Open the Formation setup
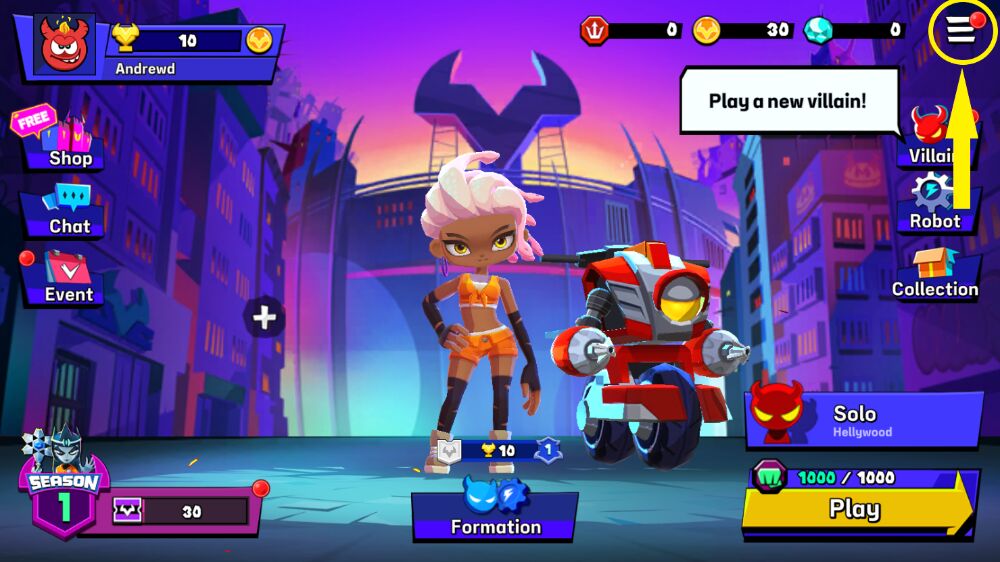The width and height of the screenshot is (1000, 562). click(495, 512)
